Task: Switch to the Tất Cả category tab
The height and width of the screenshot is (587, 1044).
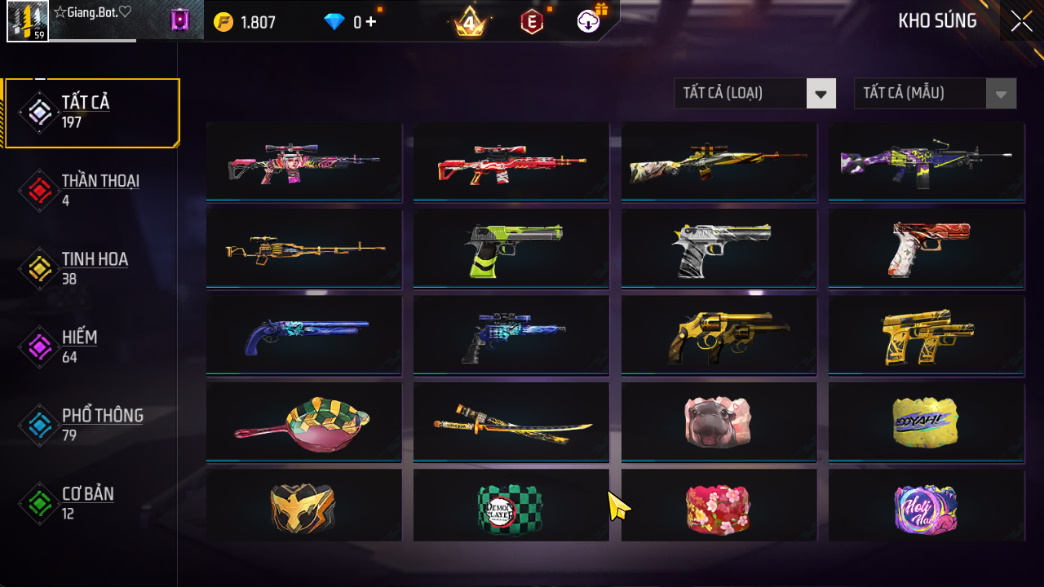Action: click(92, 112)
